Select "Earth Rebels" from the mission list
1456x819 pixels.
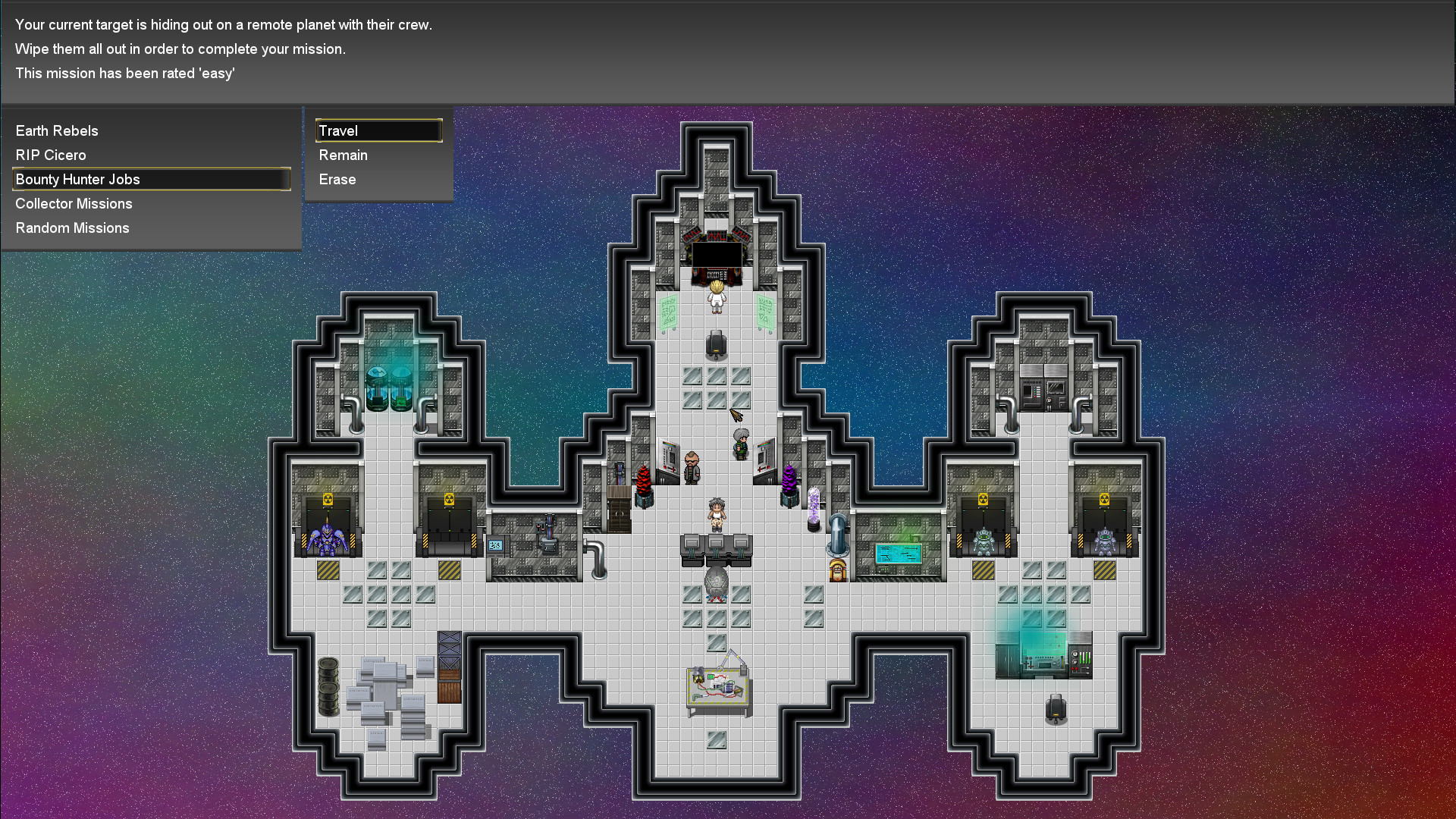(x=57, y=130)
